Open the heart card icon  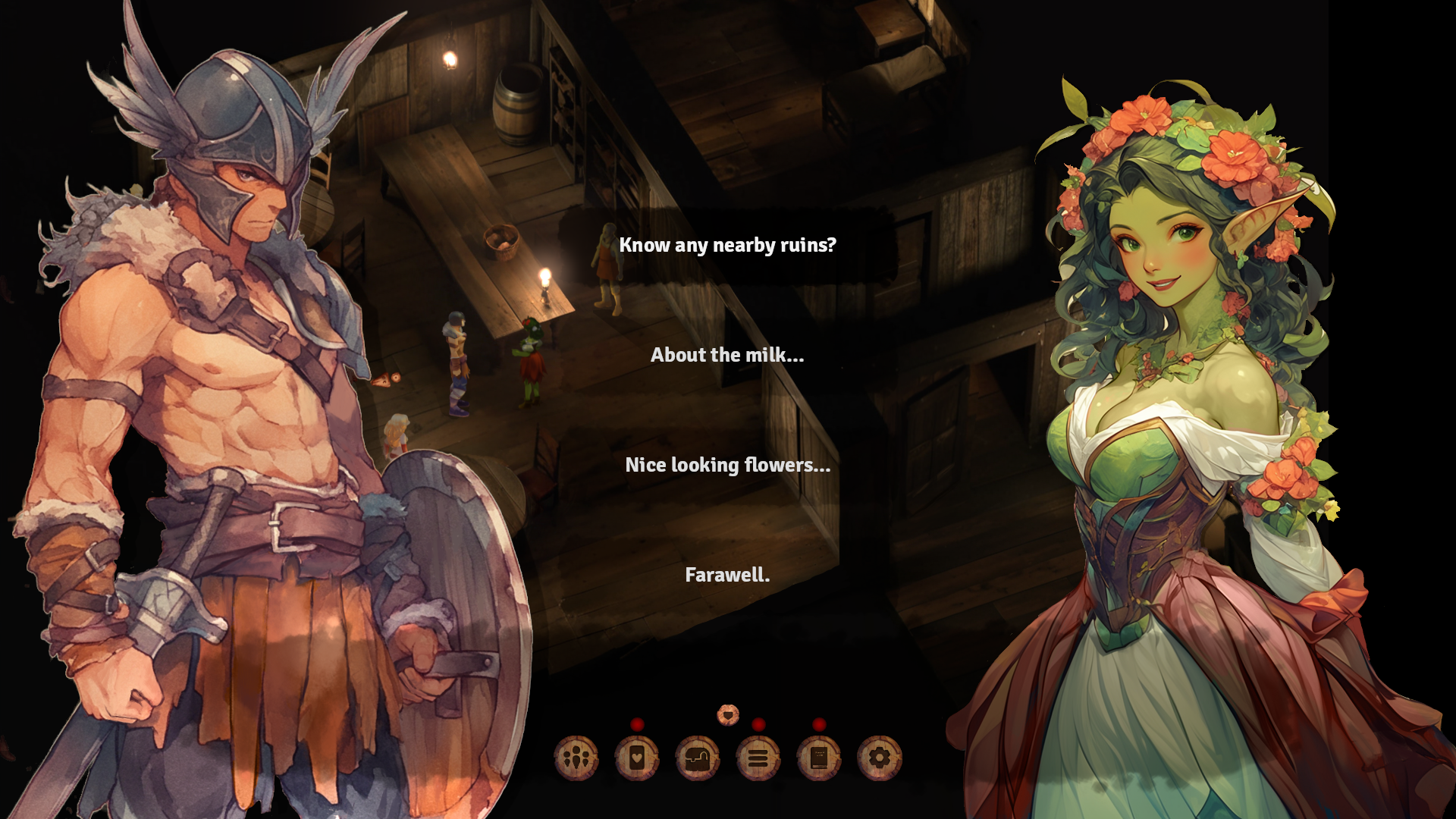(637, 758)
